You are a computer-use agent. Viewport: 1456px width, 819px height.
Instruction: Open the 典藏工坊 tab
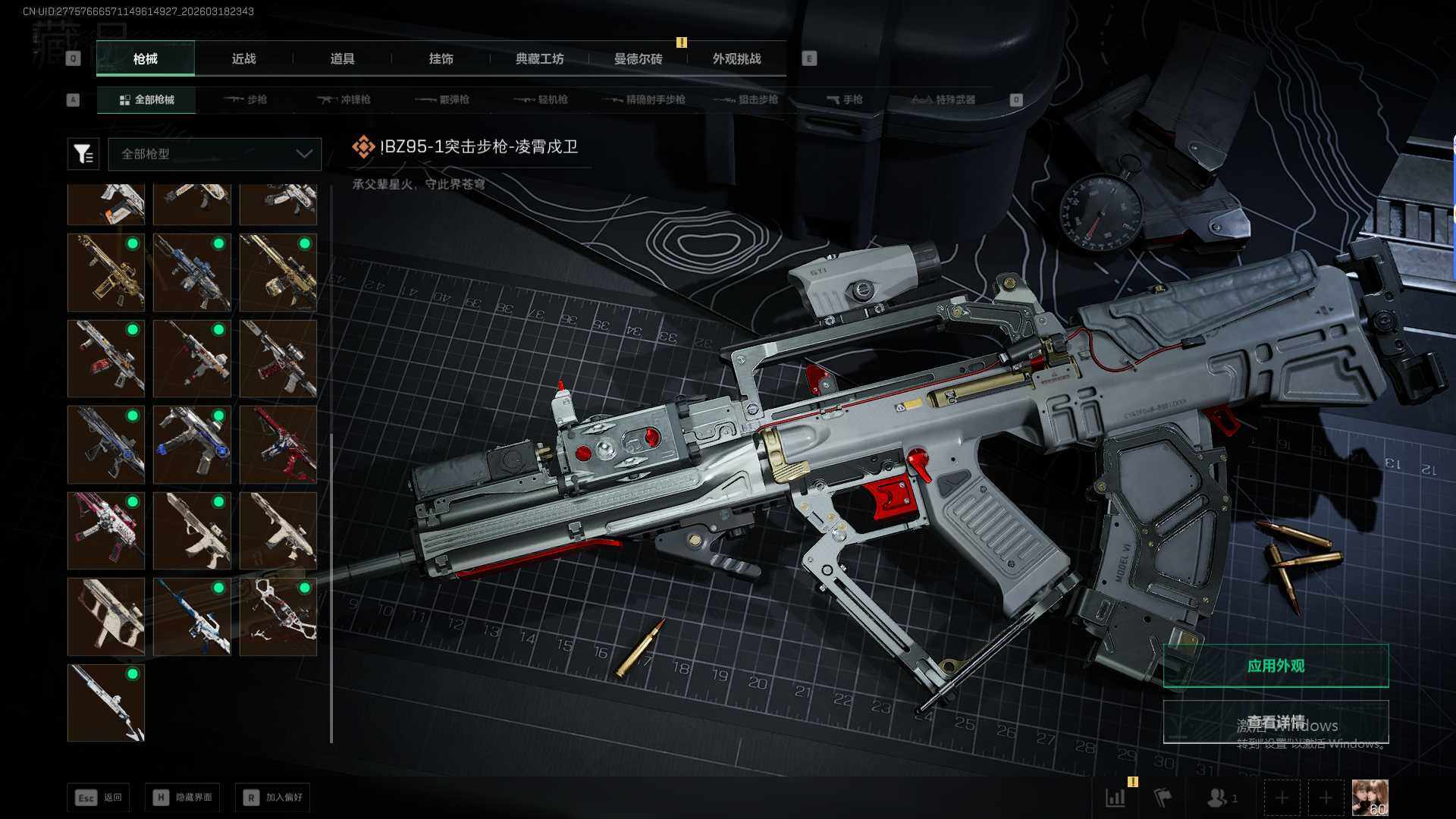[539, 59]
